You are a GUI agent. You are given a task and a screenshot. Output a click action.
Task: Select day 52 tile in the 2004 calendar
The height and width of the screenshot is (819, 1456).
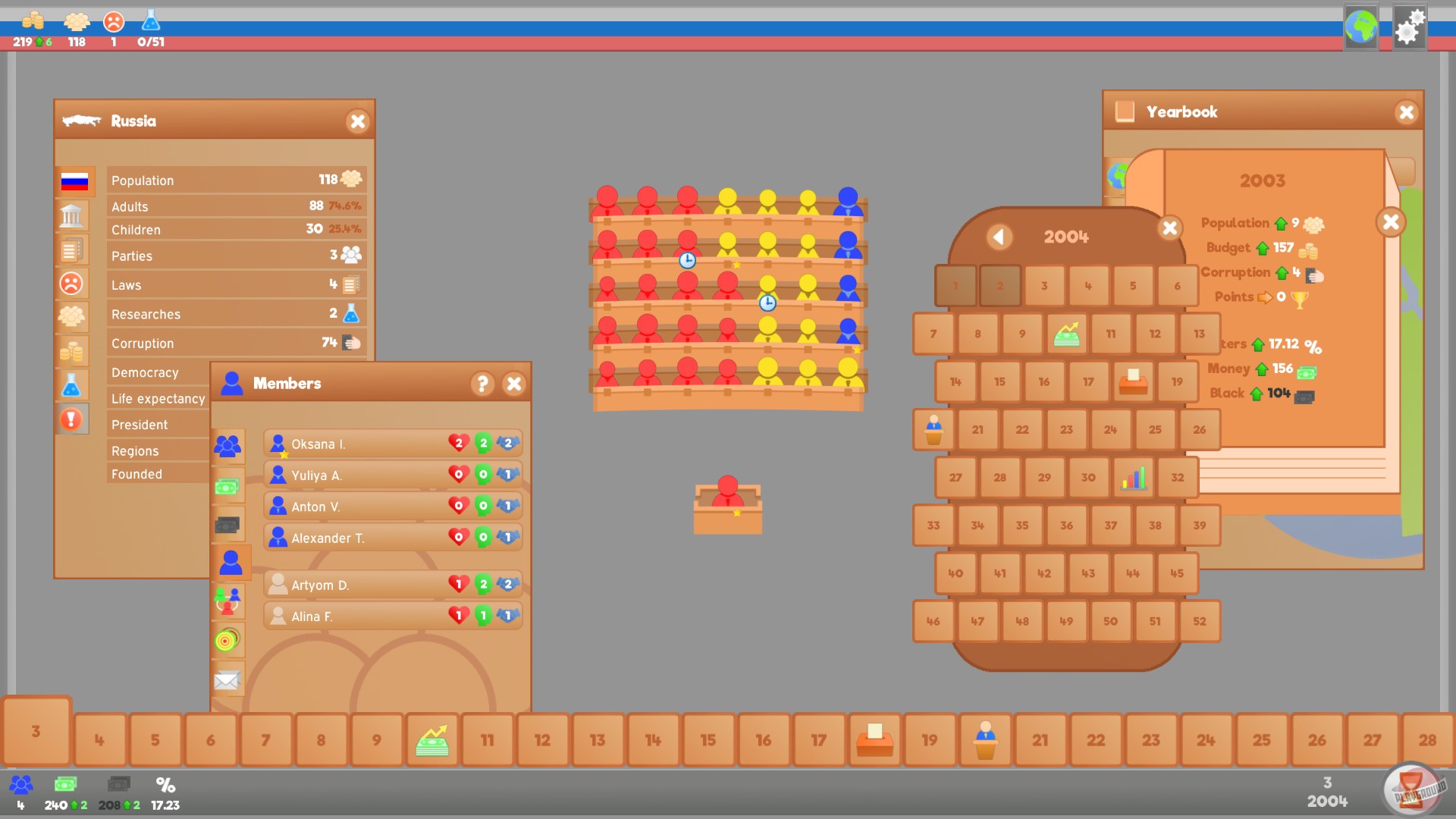(1200, 621)
